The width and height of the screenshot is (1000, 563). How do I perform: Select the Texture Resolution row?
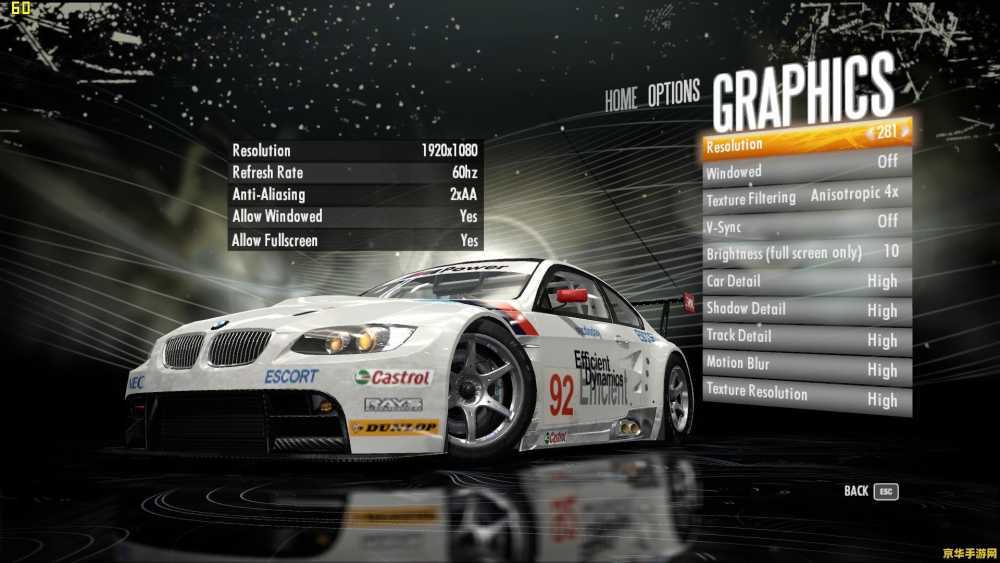pos(805,393)
